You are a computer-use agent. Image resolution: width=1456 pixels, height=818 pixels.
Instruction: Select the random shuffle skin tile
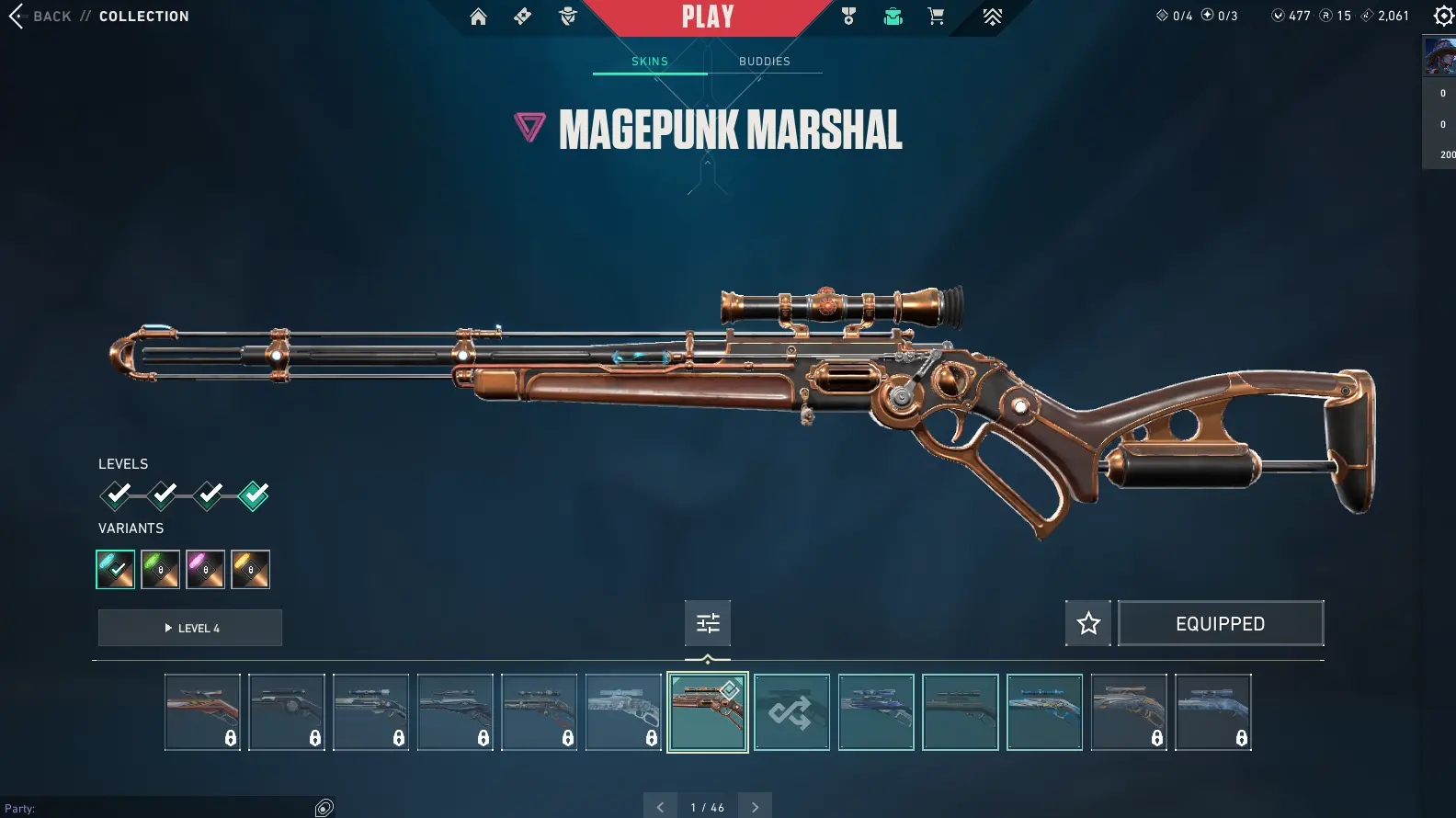click(791, 712)
